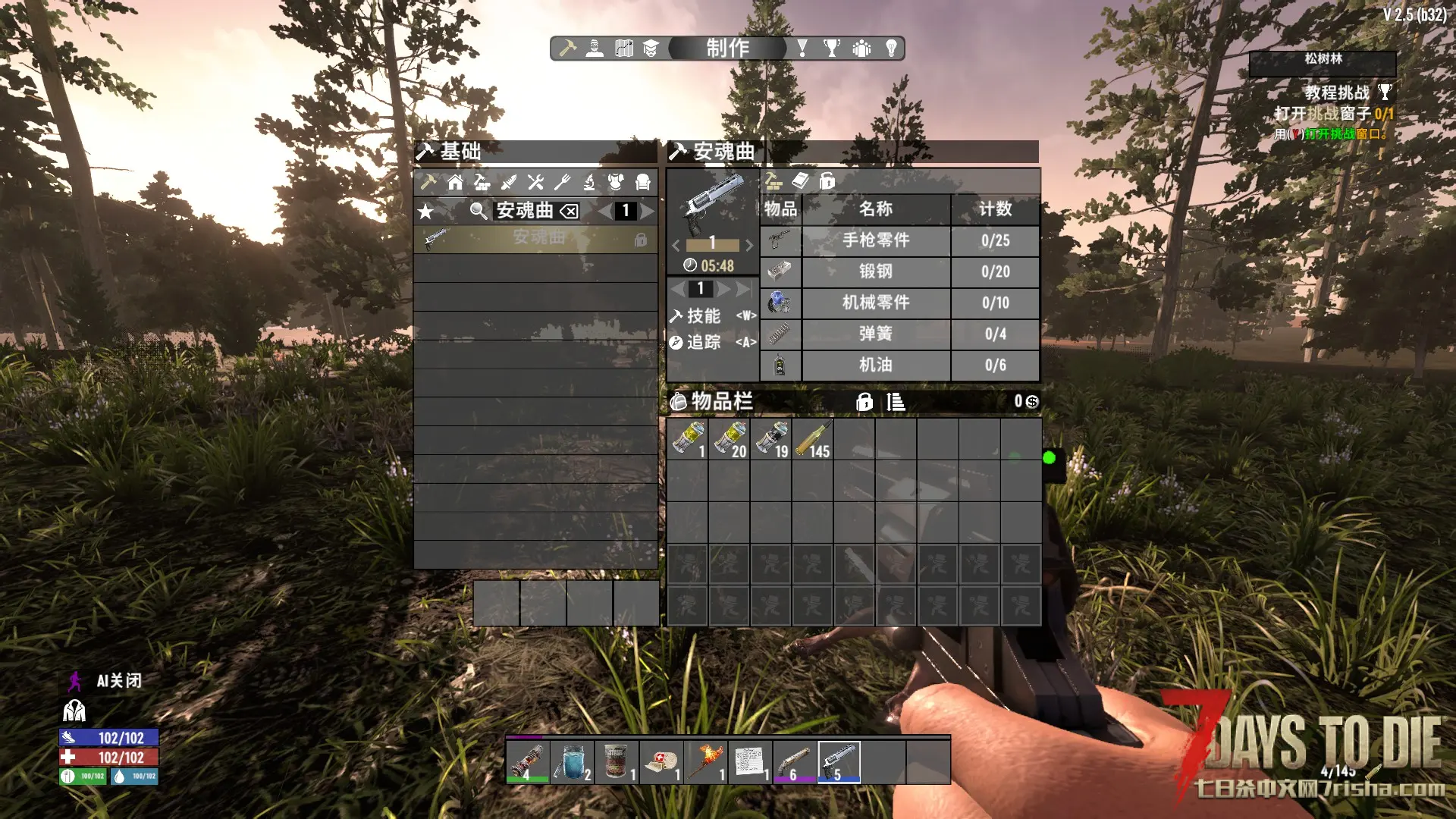The width and height of the screenshot is (1456, 819).
Task: Clear the 安魂曲 search text
Action: point(570,212)
